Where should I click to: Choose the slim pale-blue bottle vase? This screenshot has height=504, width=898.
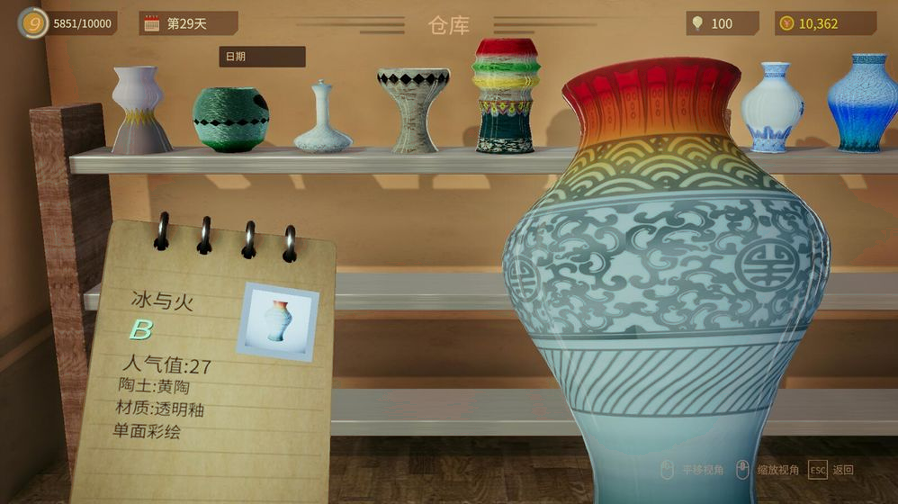(322, 120)
